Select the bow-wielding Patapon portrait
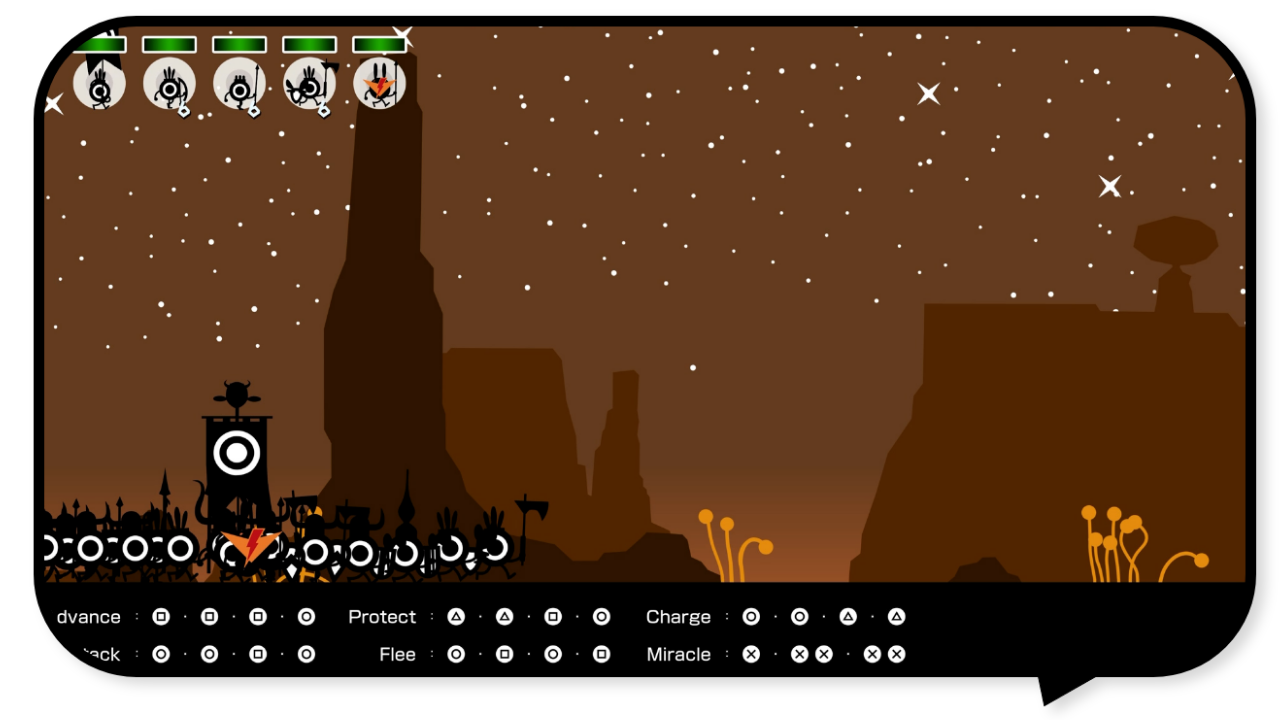Screen dimensions: 1280x720 [x=168, y=85]
